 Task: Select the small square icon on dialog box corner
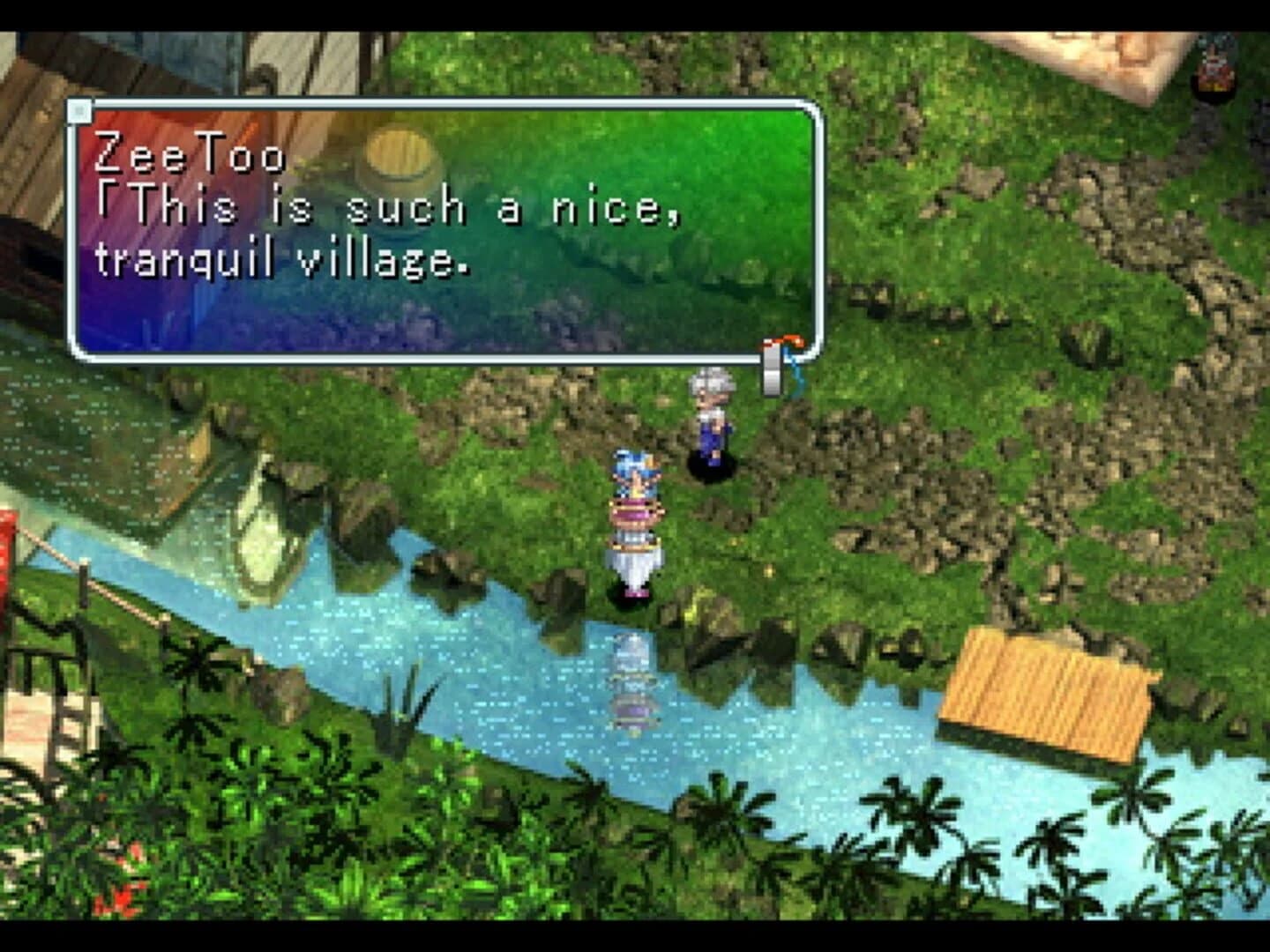click(82, 111)
